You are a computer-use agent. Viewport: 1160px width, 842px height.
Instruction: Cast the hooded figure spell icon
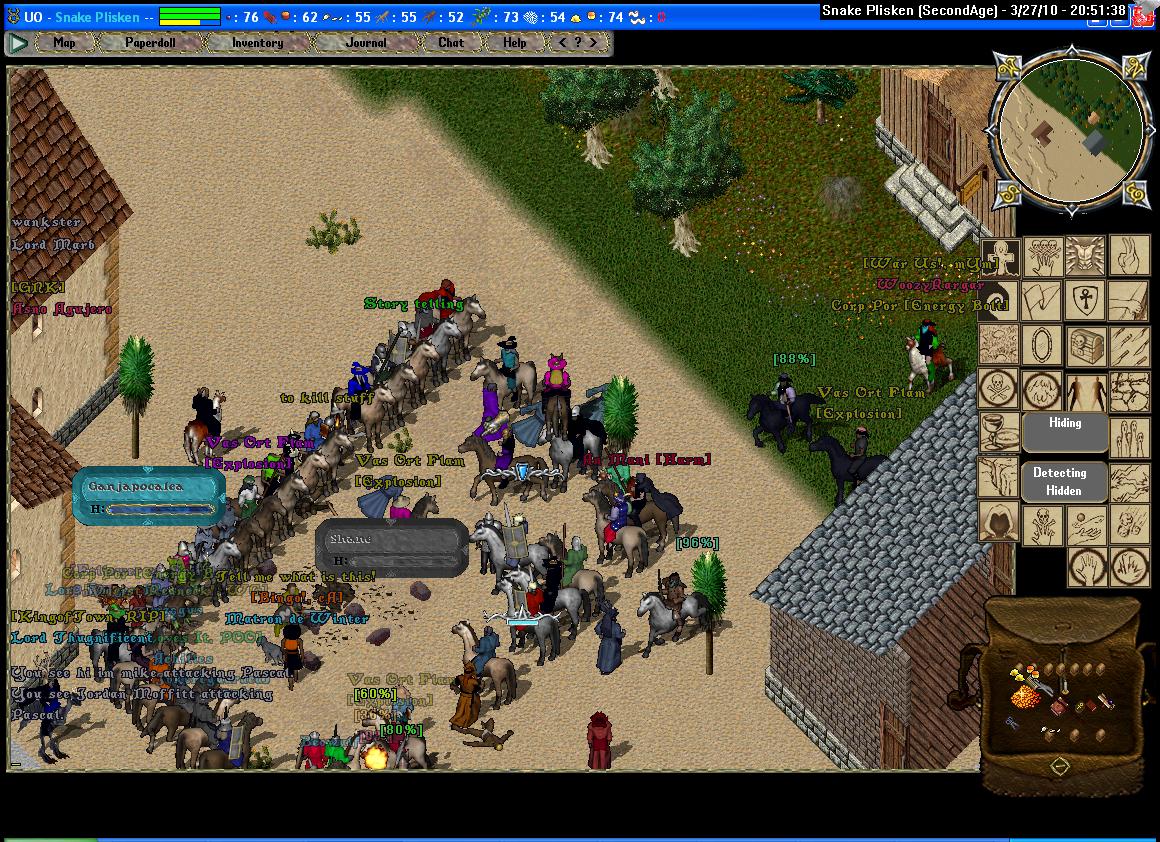[998, 521]
